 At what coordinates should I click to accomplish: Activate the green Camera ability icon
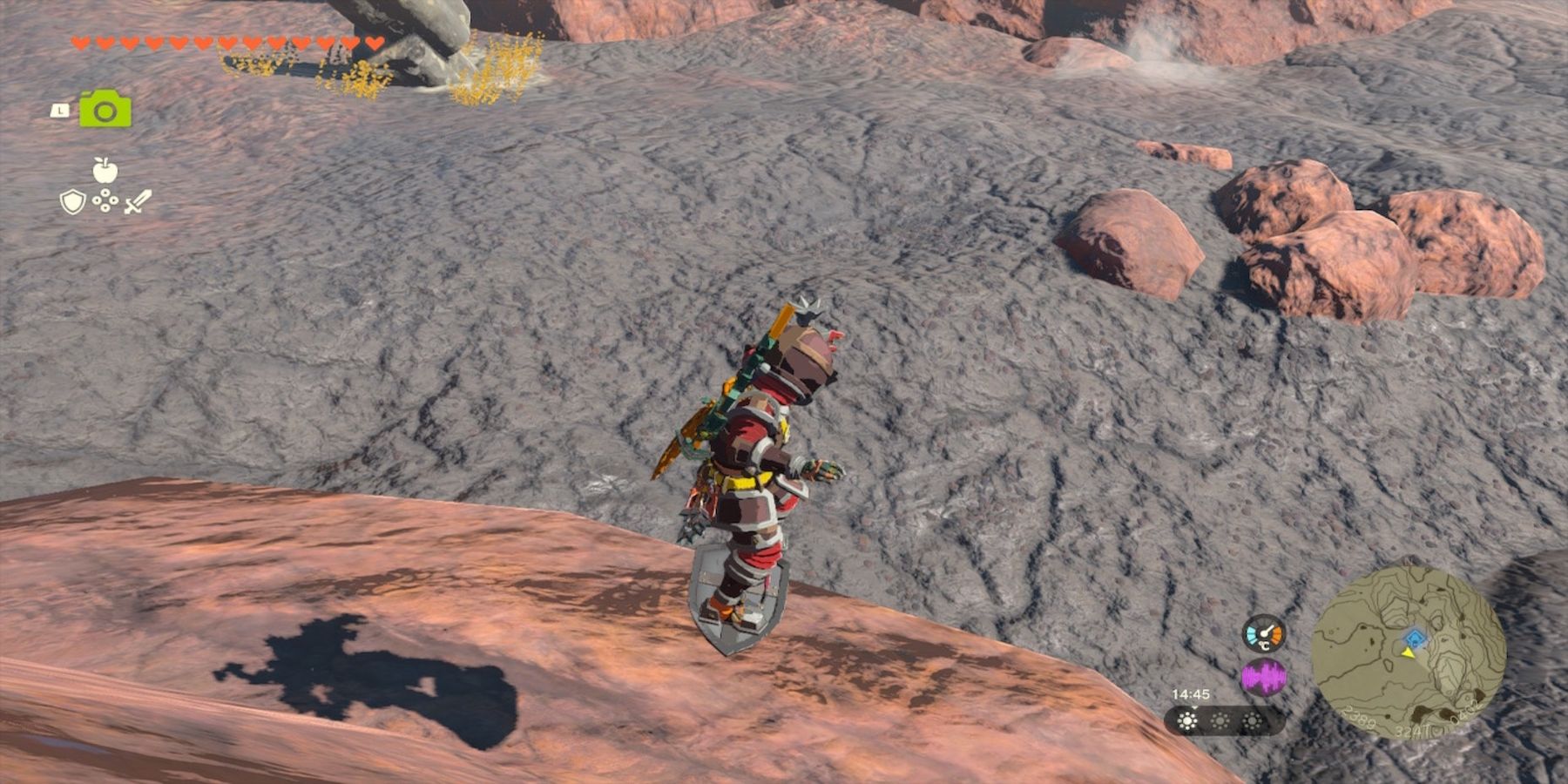click(x=105, y=110)
